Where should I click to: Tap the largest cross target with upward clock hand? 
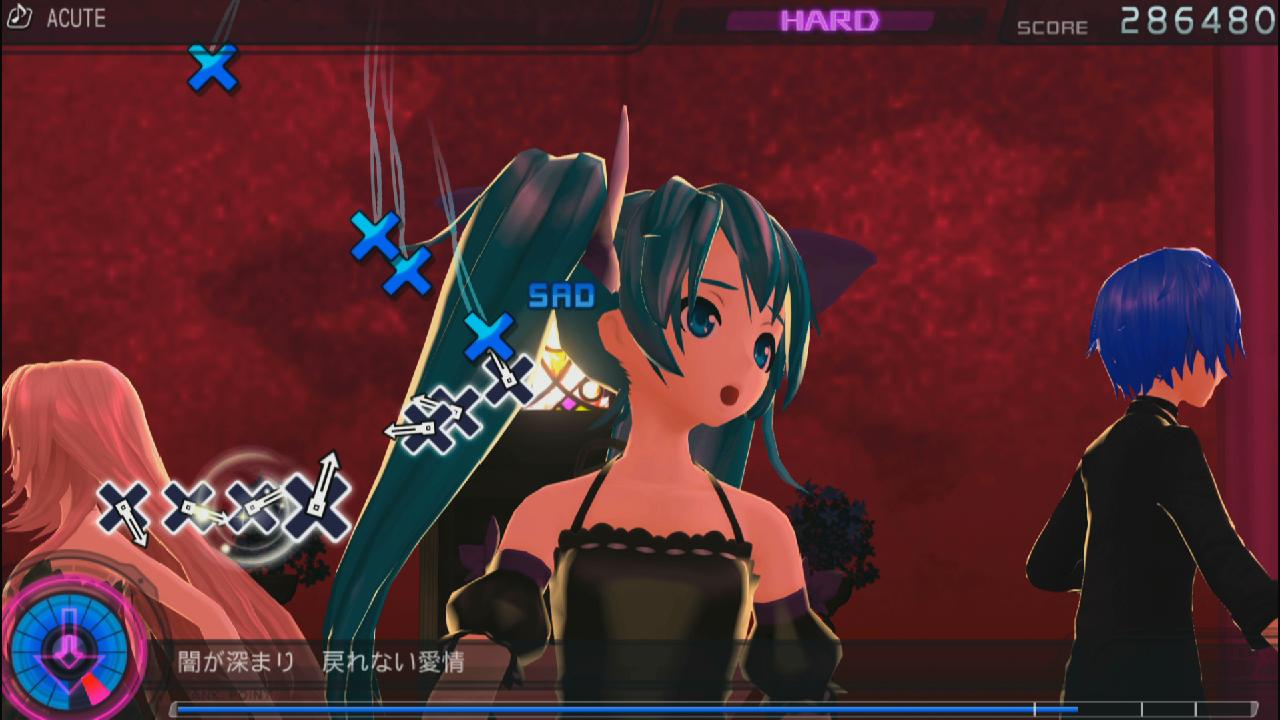[318, 504]
